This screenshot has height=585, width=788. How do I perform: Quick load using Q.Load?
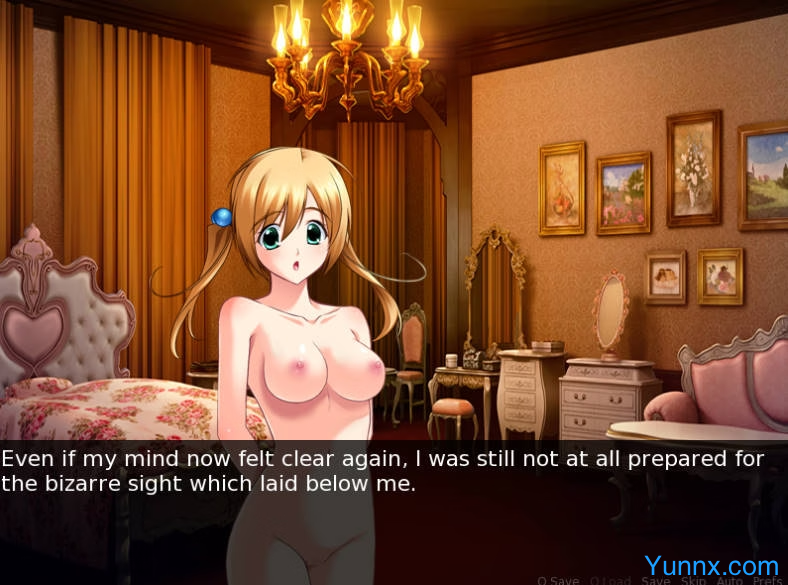click(610, 580)
